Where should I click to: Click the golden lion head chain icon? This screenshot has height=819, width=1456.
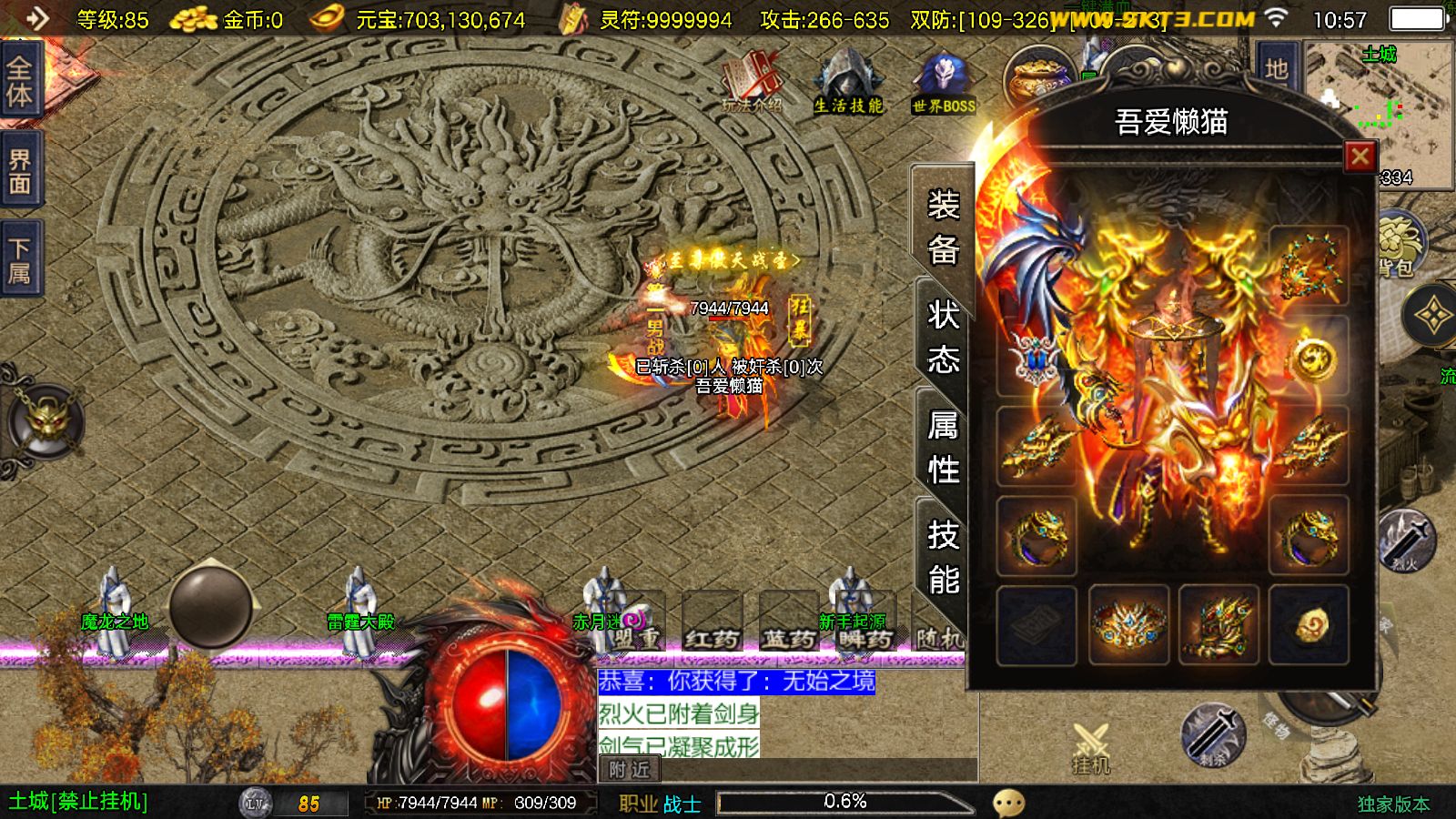45,421
